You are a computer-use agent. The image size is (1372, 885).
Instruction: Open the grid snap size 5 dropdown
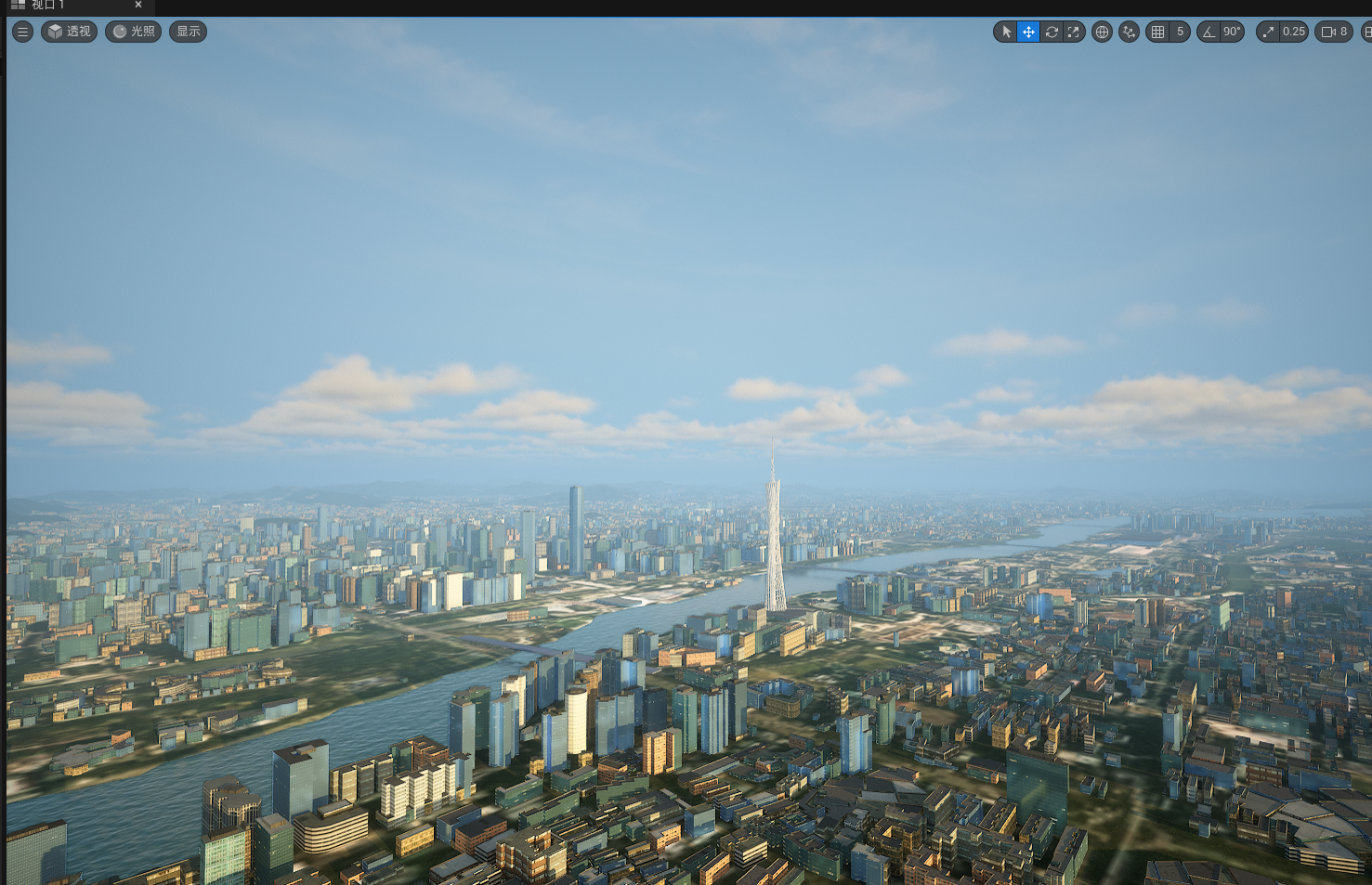coord(1180,32)
